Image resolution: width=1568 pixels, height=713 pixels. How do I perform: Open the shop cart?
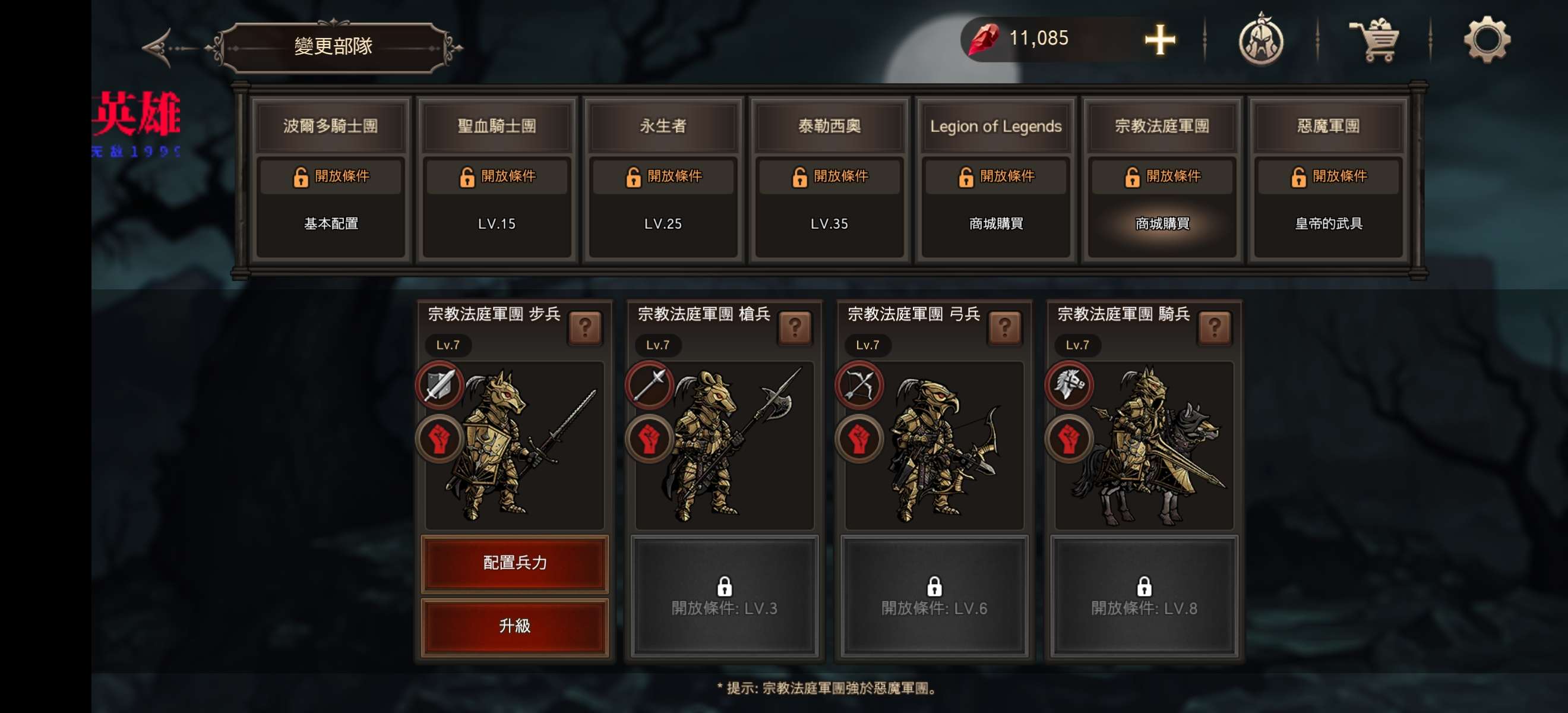tap(1374, 40)
